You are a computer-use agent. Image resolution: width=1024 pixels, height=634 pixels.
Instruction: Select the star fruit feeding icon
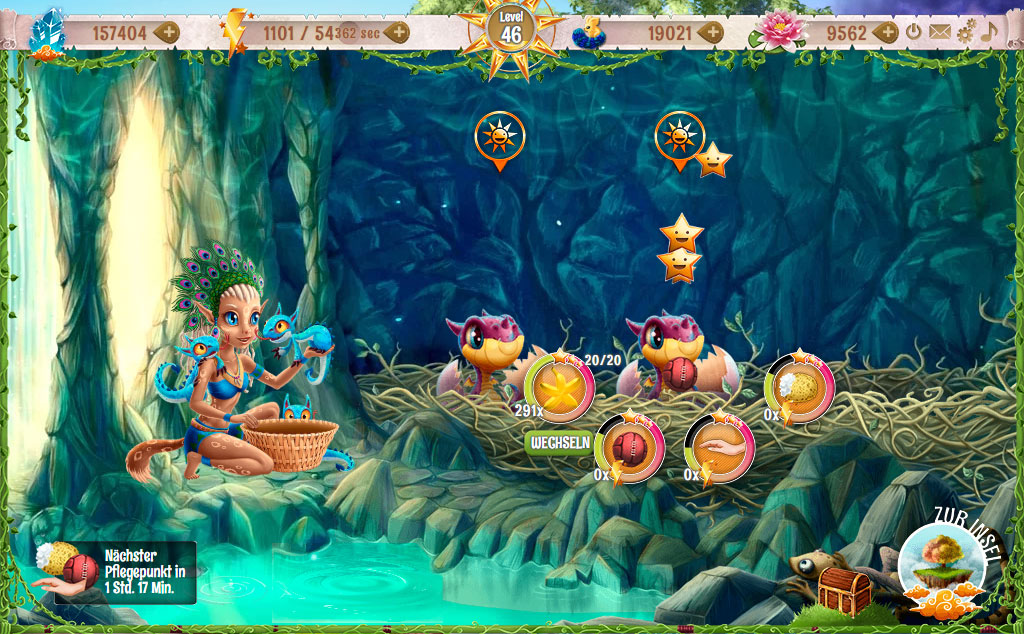click(559, 388)
